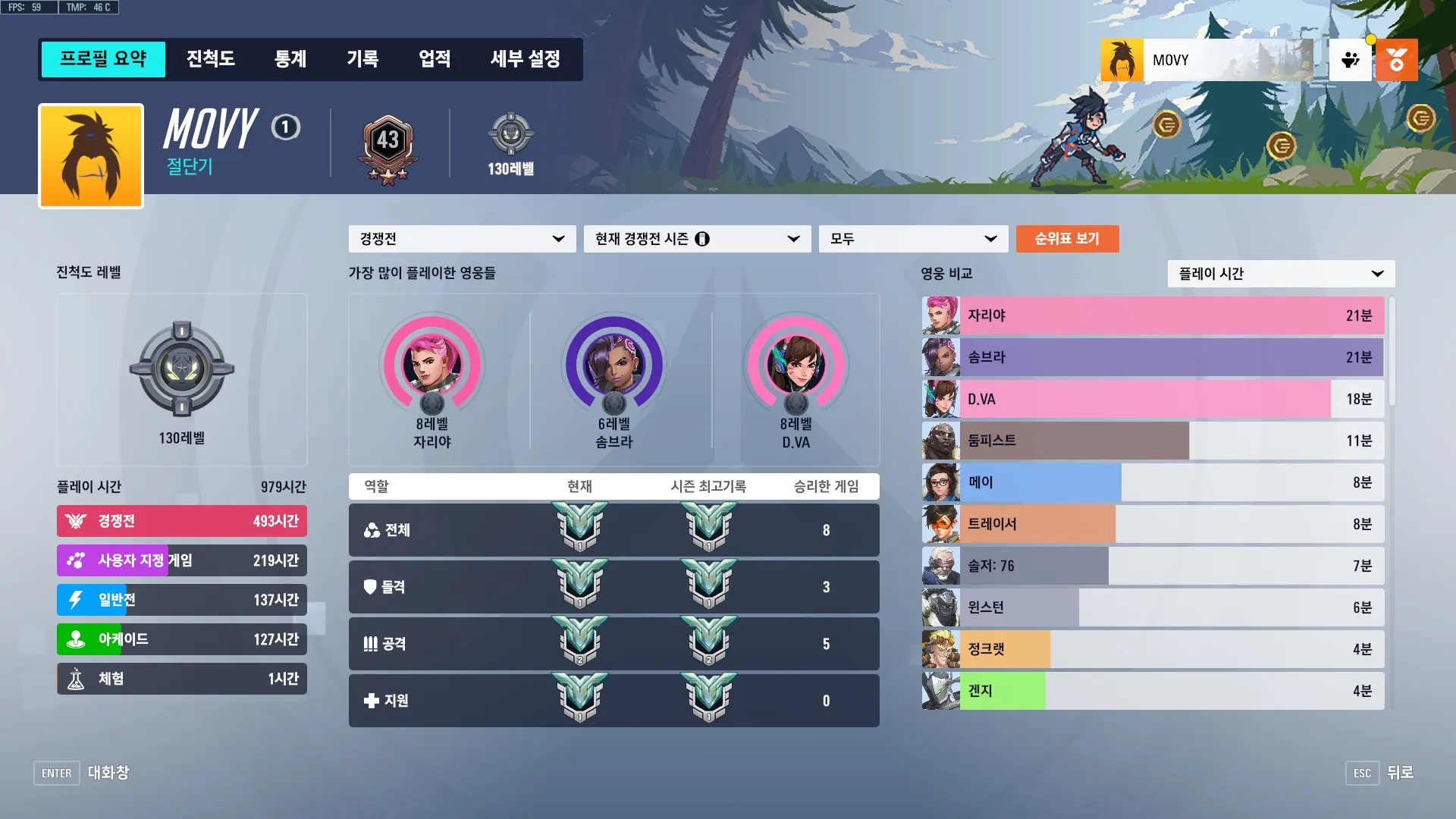Click the cross icon next to 지원

371,701
